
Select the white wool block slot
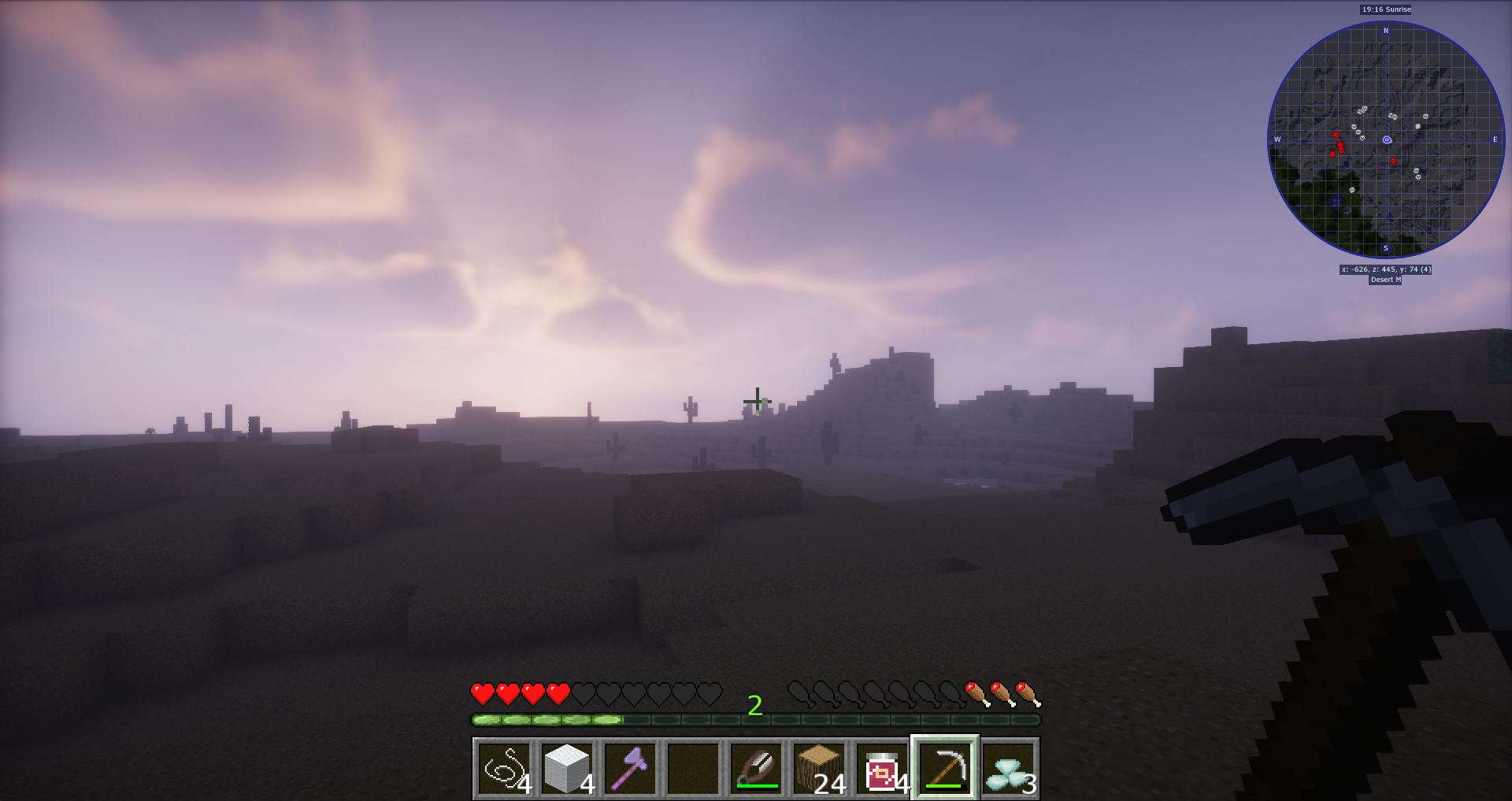point(567,768)
